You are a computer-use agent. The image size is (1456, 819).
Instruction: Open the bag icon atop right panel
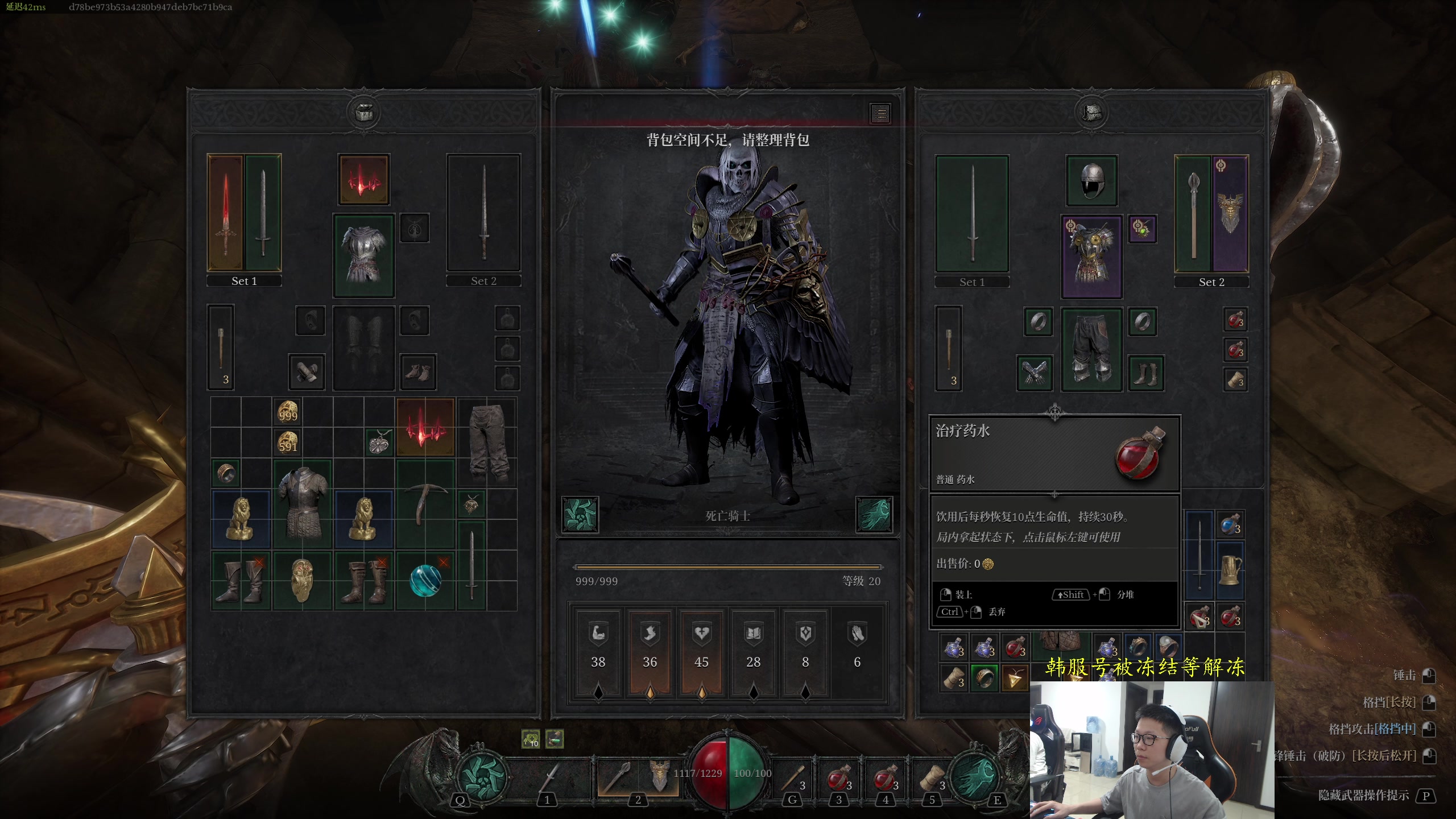coord(1091,113)
